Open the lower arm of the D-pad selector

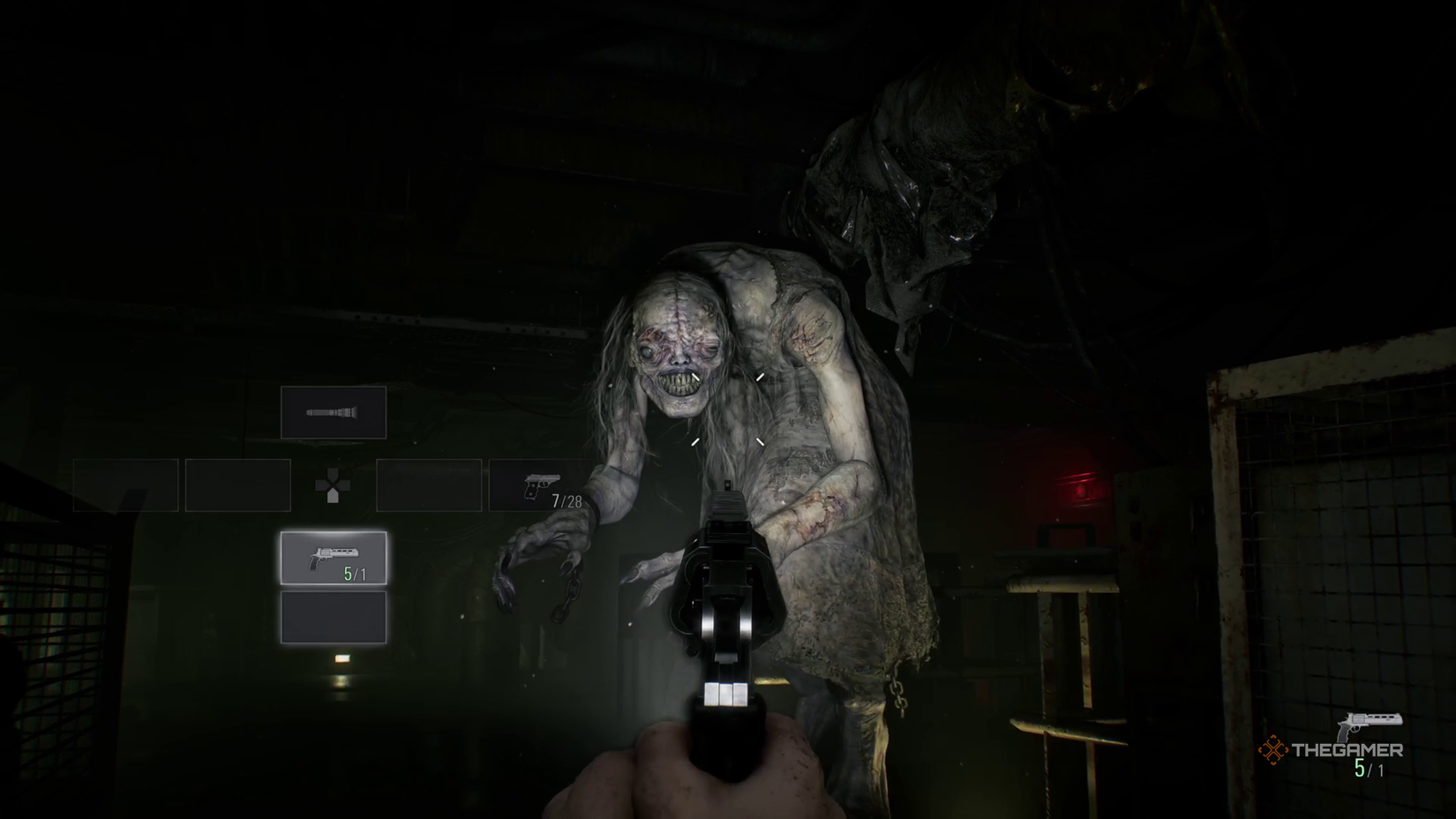tap(333, 497)
